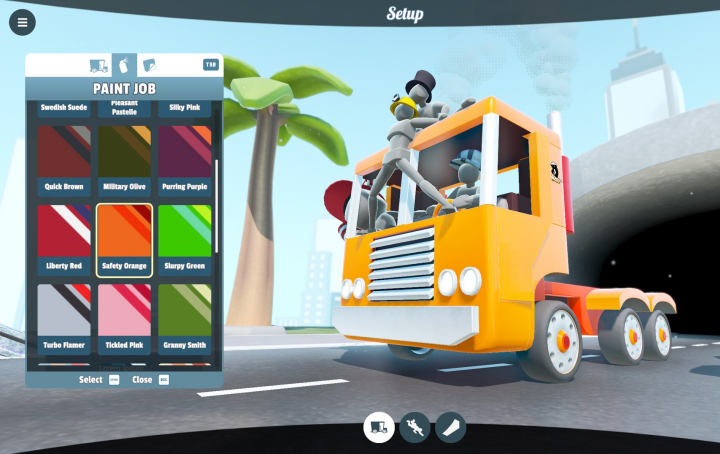The image size is (720, 454).
Task: Select the Military Olive paint job
Action: click(124, 158)
